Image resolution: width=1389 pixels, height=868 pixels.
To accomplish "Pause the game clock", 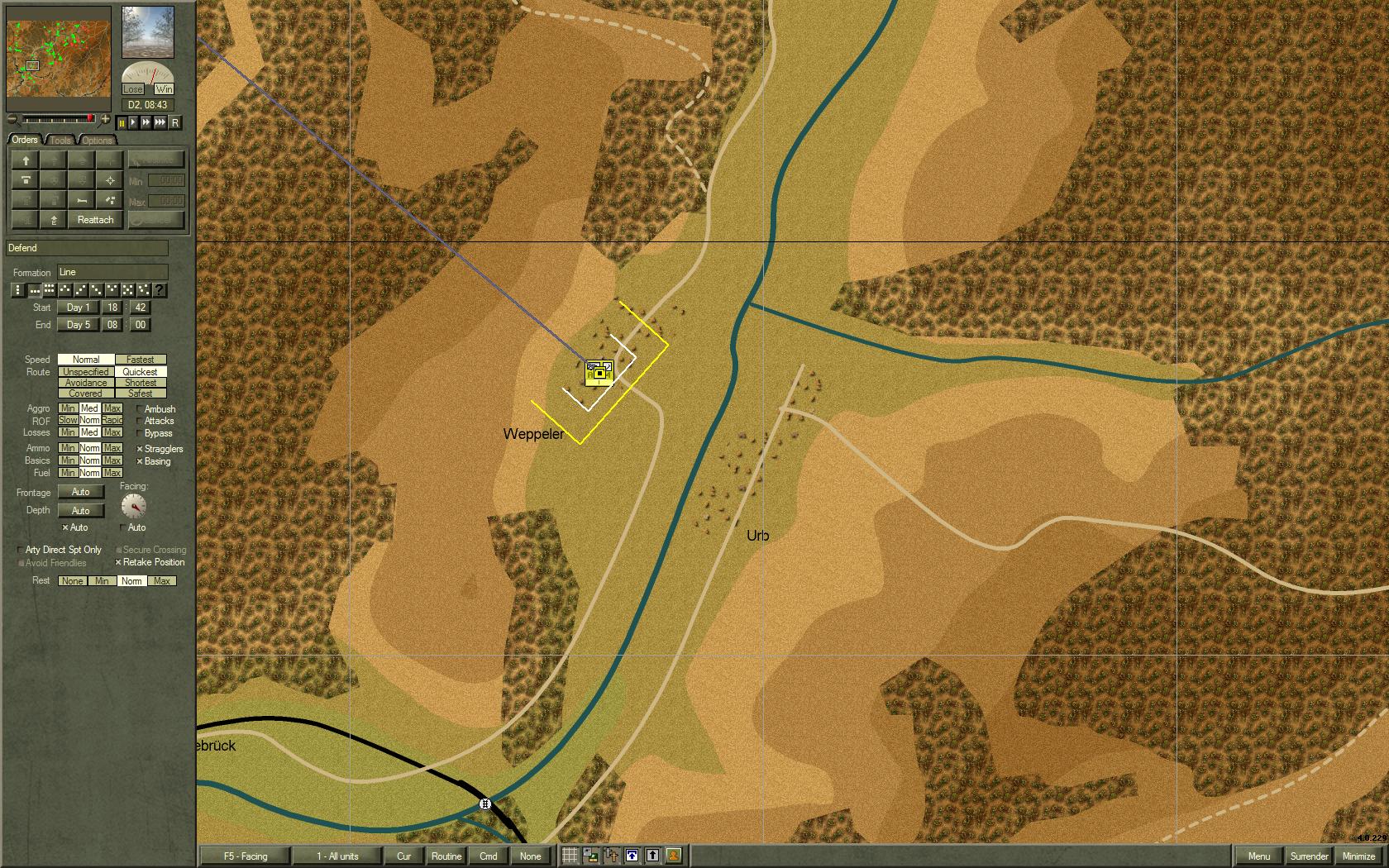I will pos(122,122).
